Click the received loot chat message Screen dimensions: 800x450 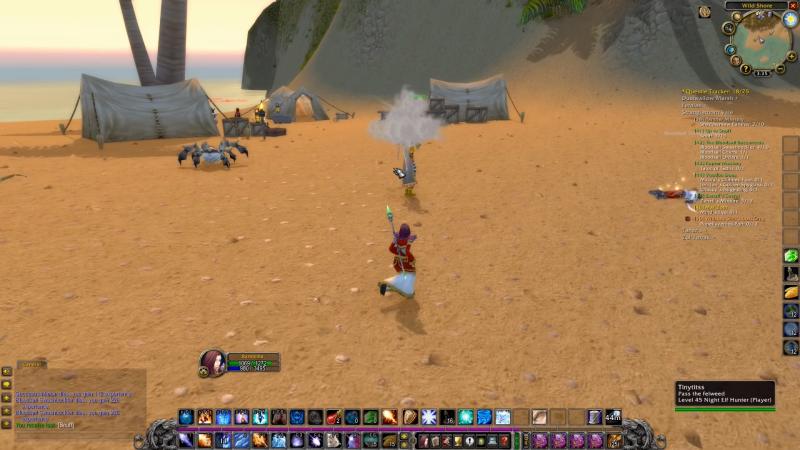[x=50, y=425]
